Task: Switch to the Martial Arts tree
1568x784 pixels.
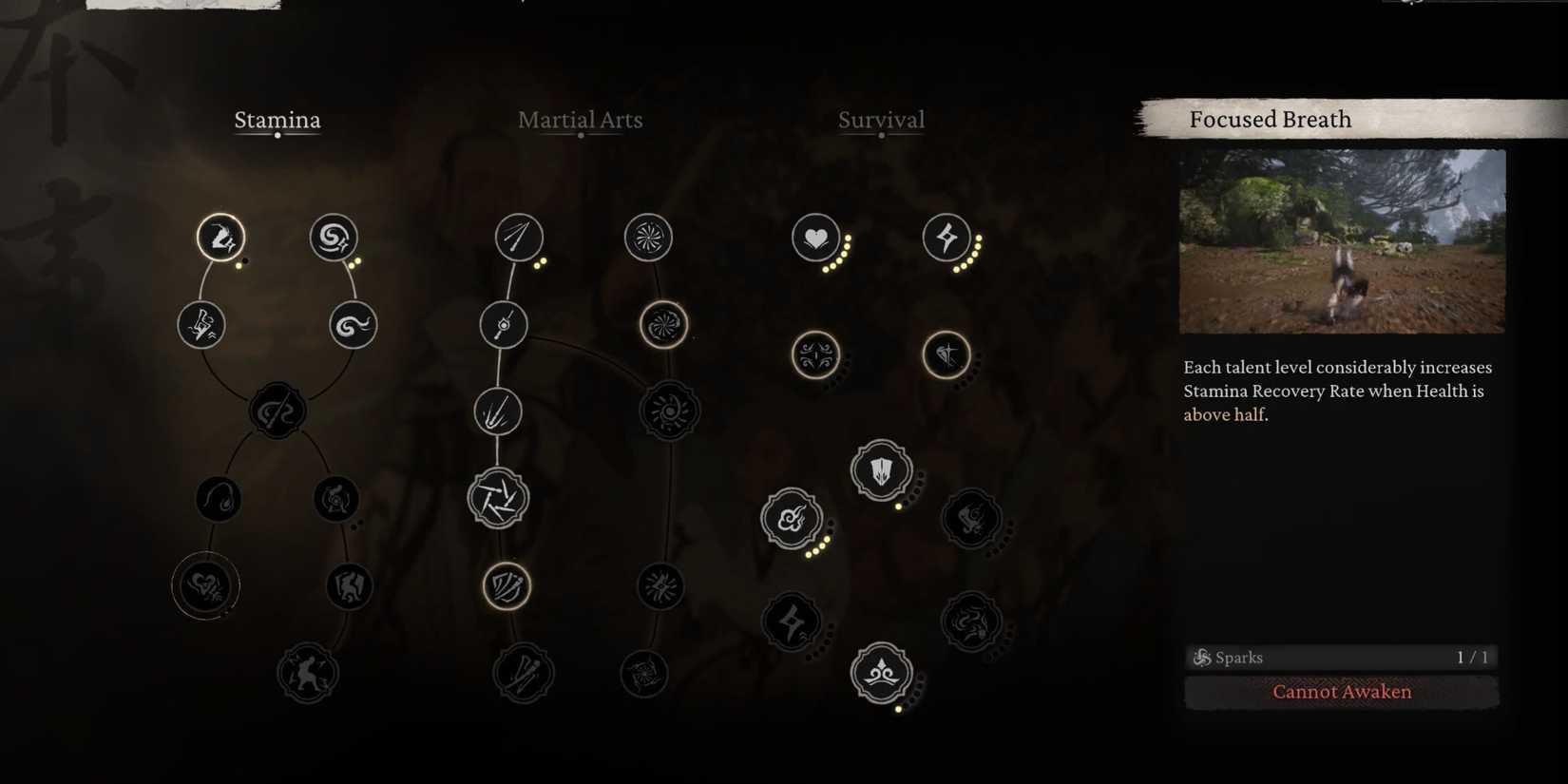Action: [580, 120]
